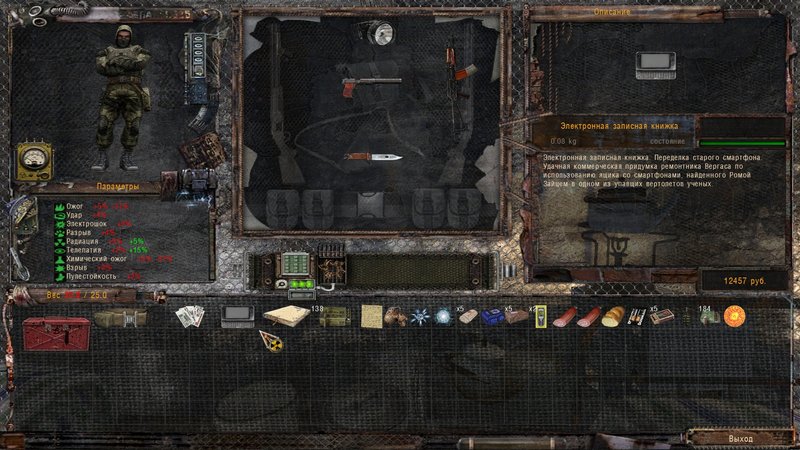Select the matchbox item
This screenshot has height=450, width=800.
(661, 316)
